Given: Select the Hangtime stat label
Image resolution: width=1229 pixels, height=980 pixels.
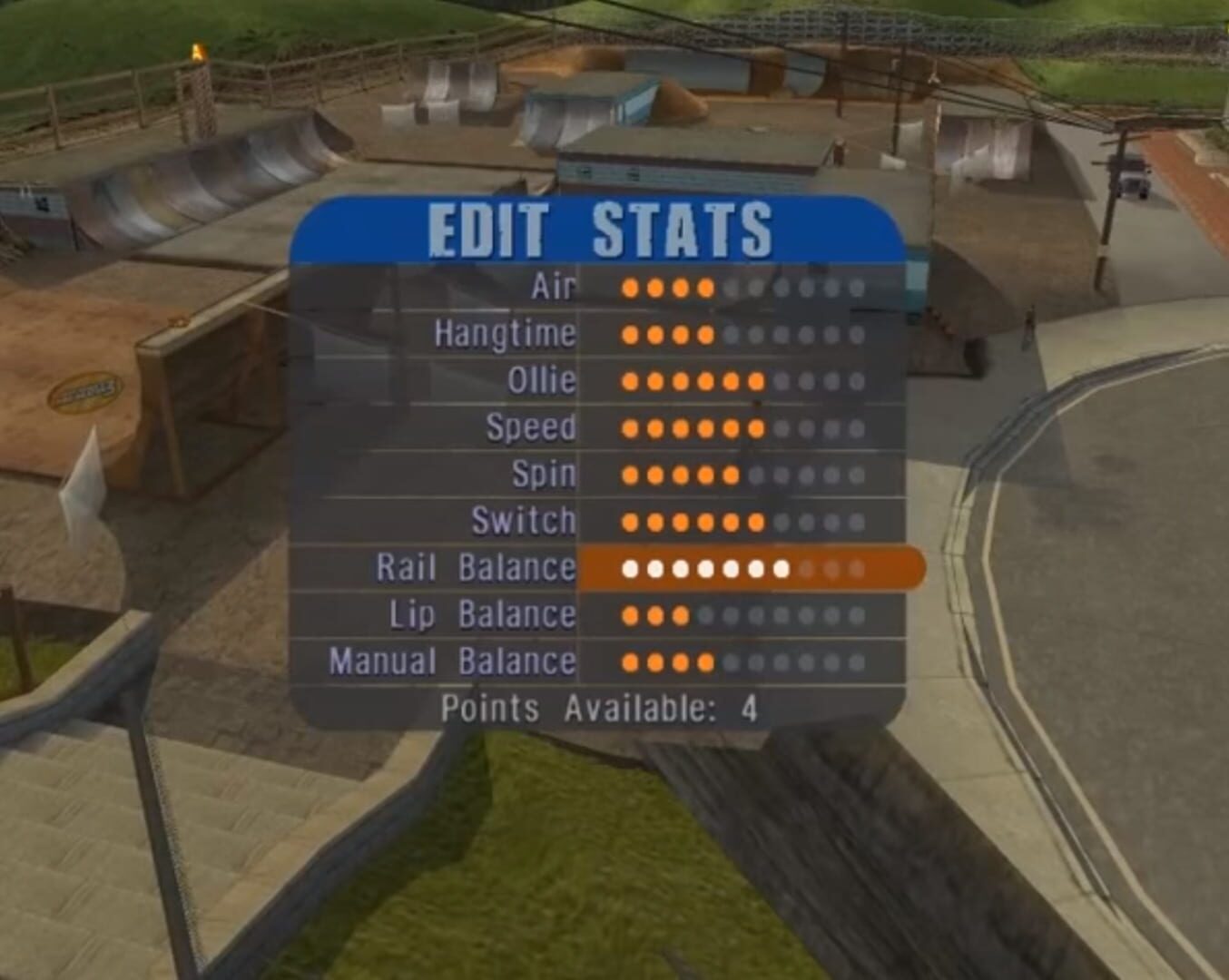Looking at the screenshot, I should 505,333.
